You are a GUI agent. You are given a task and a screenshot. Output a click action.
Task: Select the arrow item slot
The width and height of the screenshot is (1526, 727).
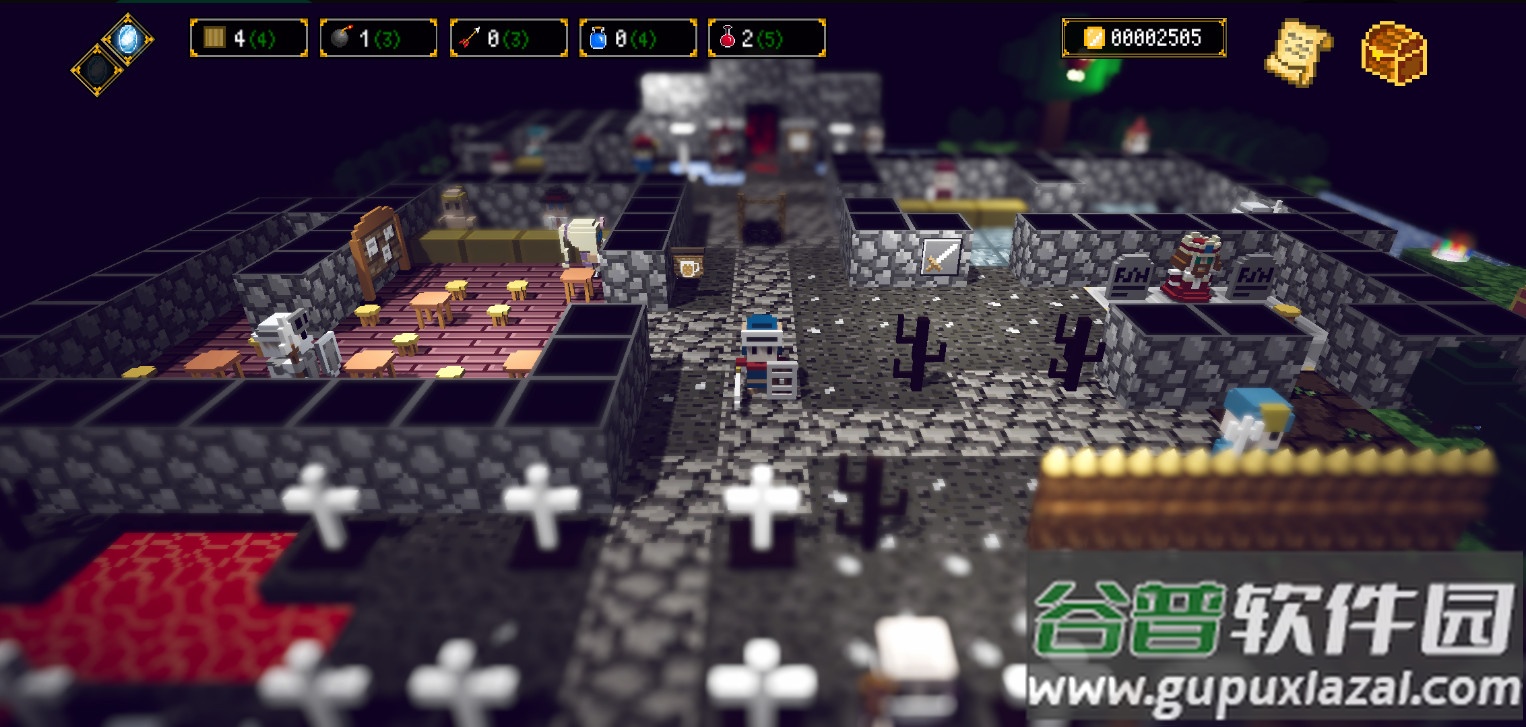tap(508, 37)
